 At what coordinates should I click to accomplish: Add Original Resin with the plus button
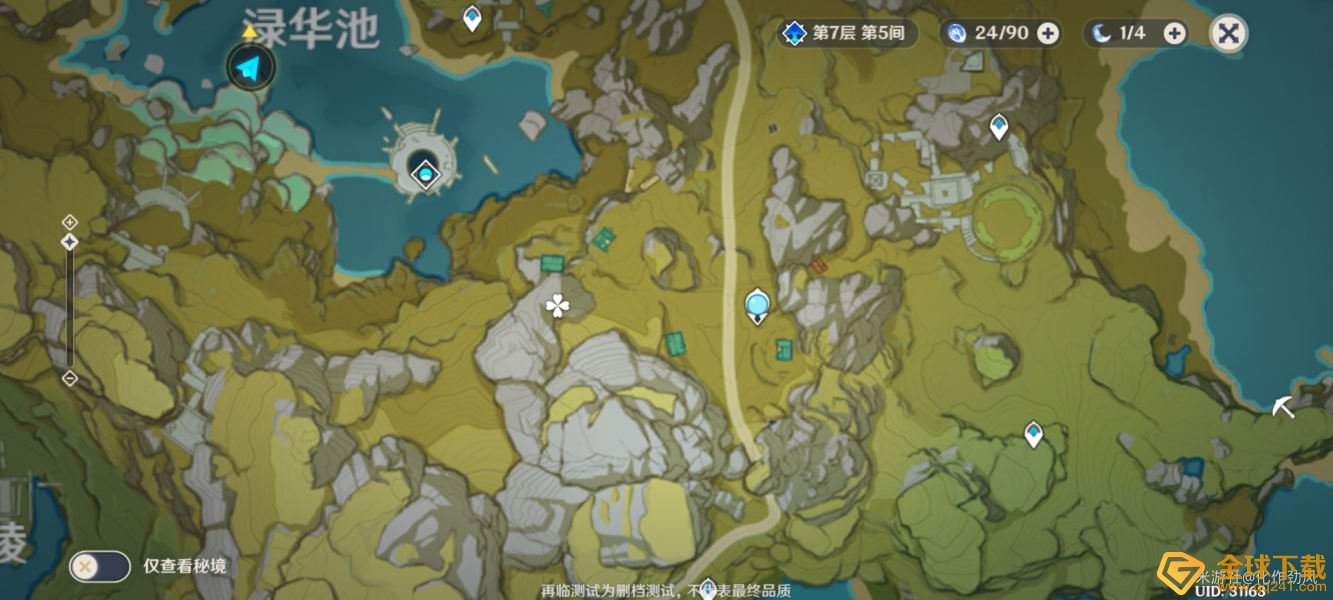(1047, 33)
